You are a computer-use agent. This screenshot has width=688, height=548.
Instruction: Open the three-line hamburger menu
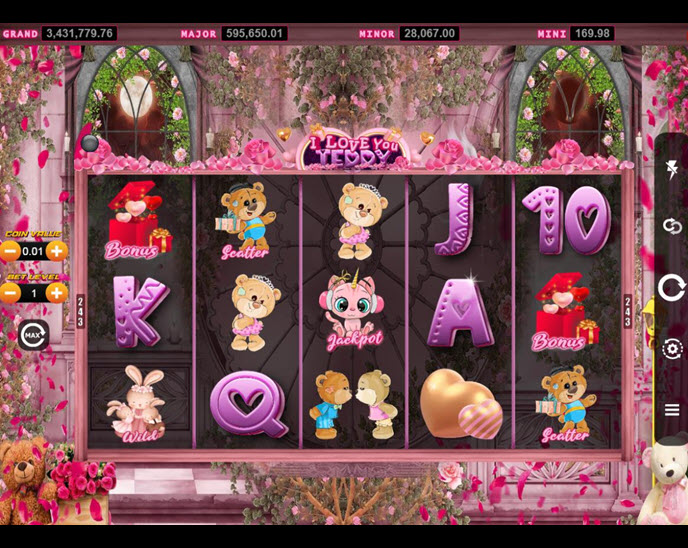click(x=672, y=409)
